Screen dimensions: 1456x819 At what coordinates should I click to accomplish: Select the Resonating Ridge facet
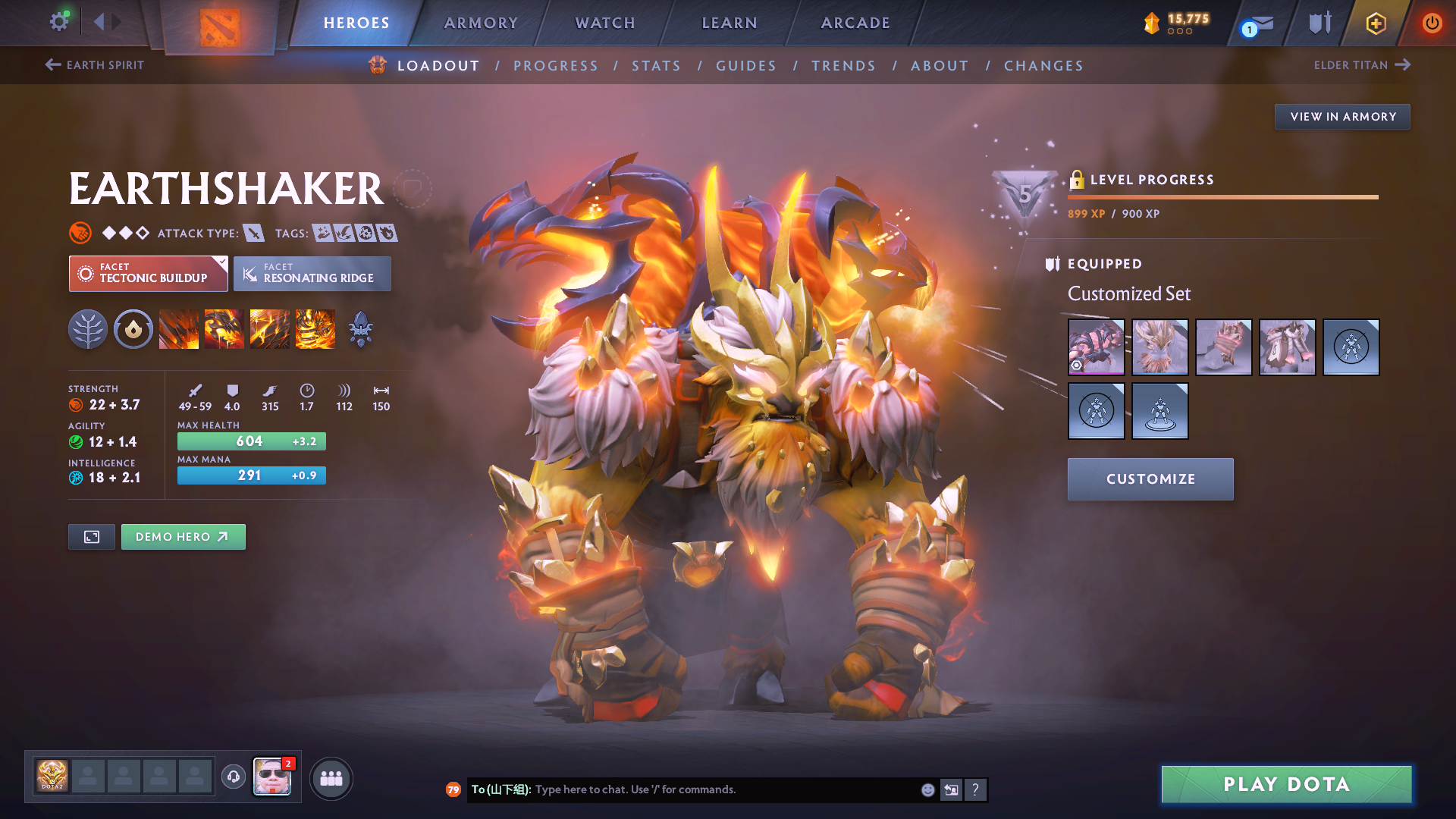(x=312, y=274)
